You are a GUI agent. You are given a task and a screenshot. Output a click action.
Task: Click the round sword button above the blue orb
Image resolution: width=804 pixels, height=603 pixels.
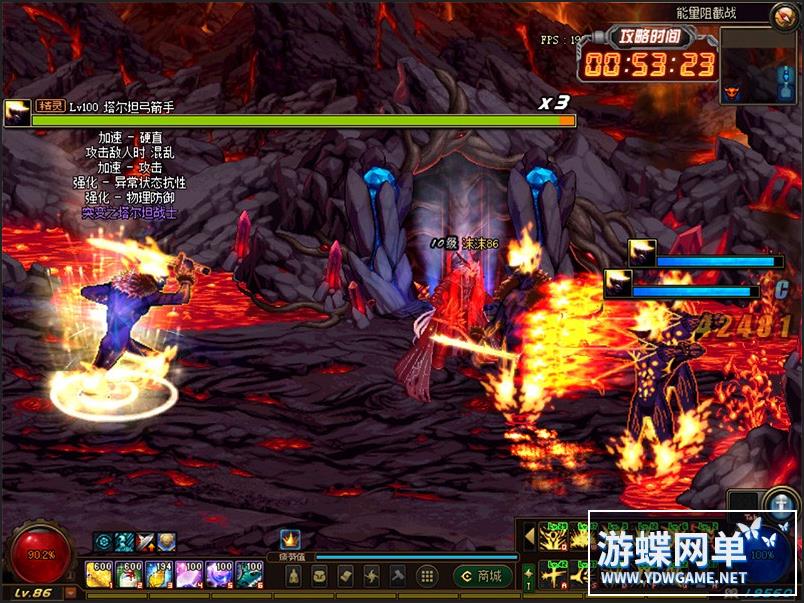coord(779,502)
